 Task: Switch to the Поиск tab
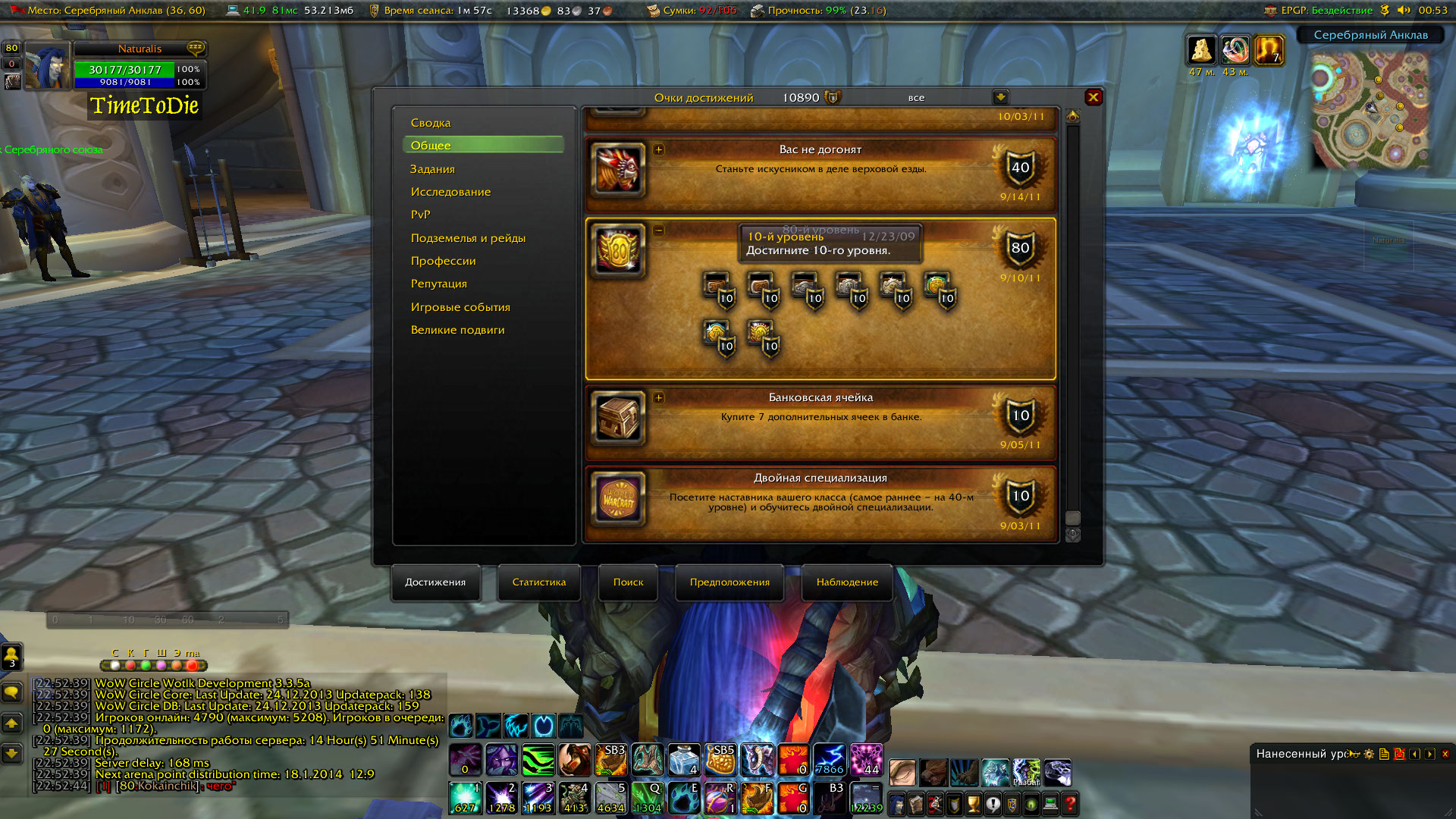(628, 582)
